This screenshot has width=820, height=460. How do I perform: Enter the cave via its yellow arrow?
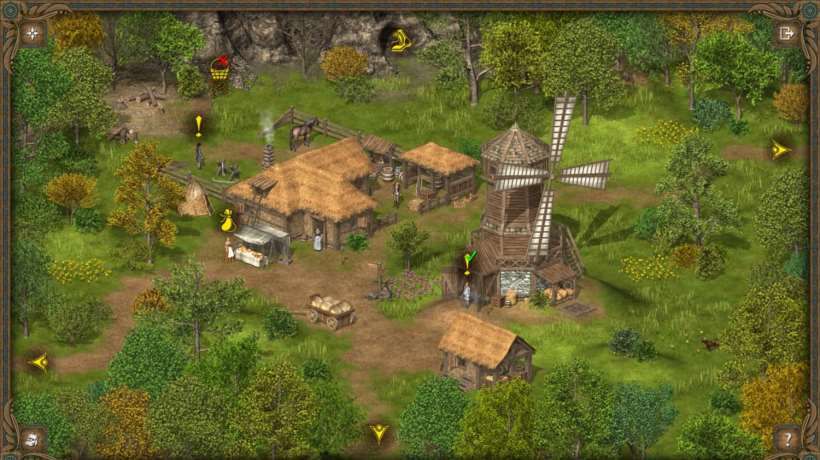pos(400,41)
